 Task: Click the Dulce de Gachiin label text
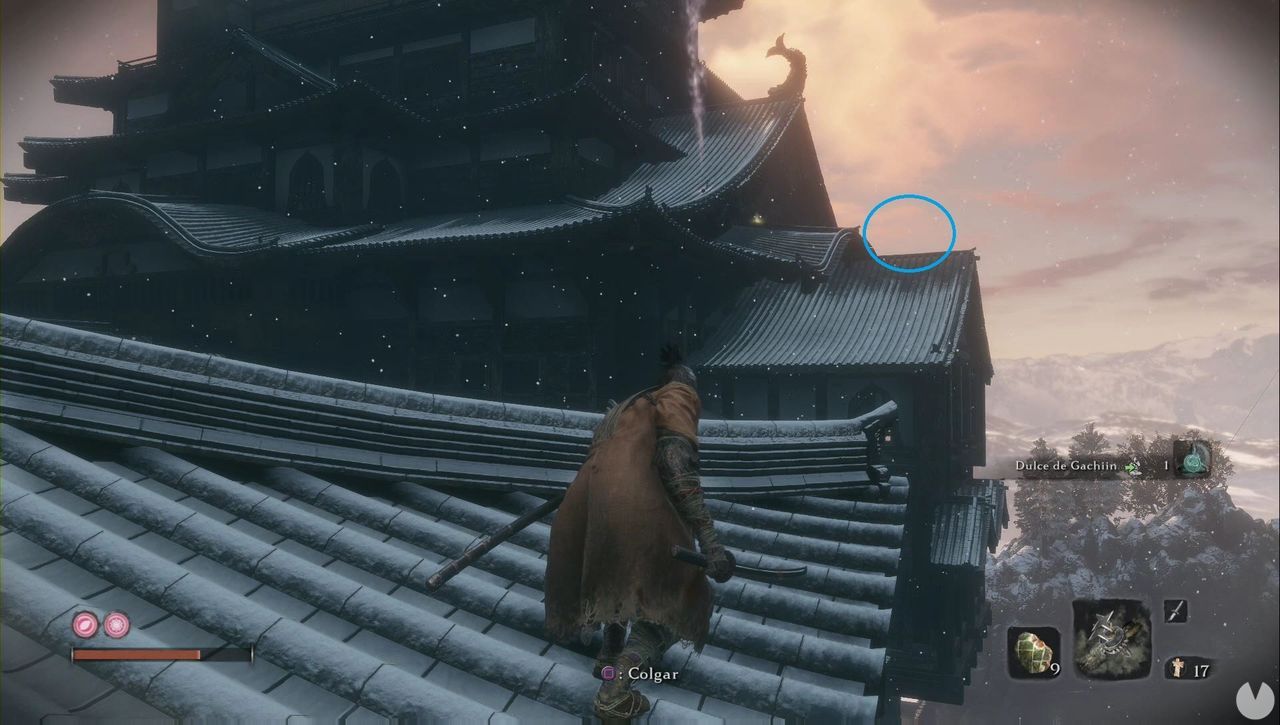click(x=1067, y=466)
